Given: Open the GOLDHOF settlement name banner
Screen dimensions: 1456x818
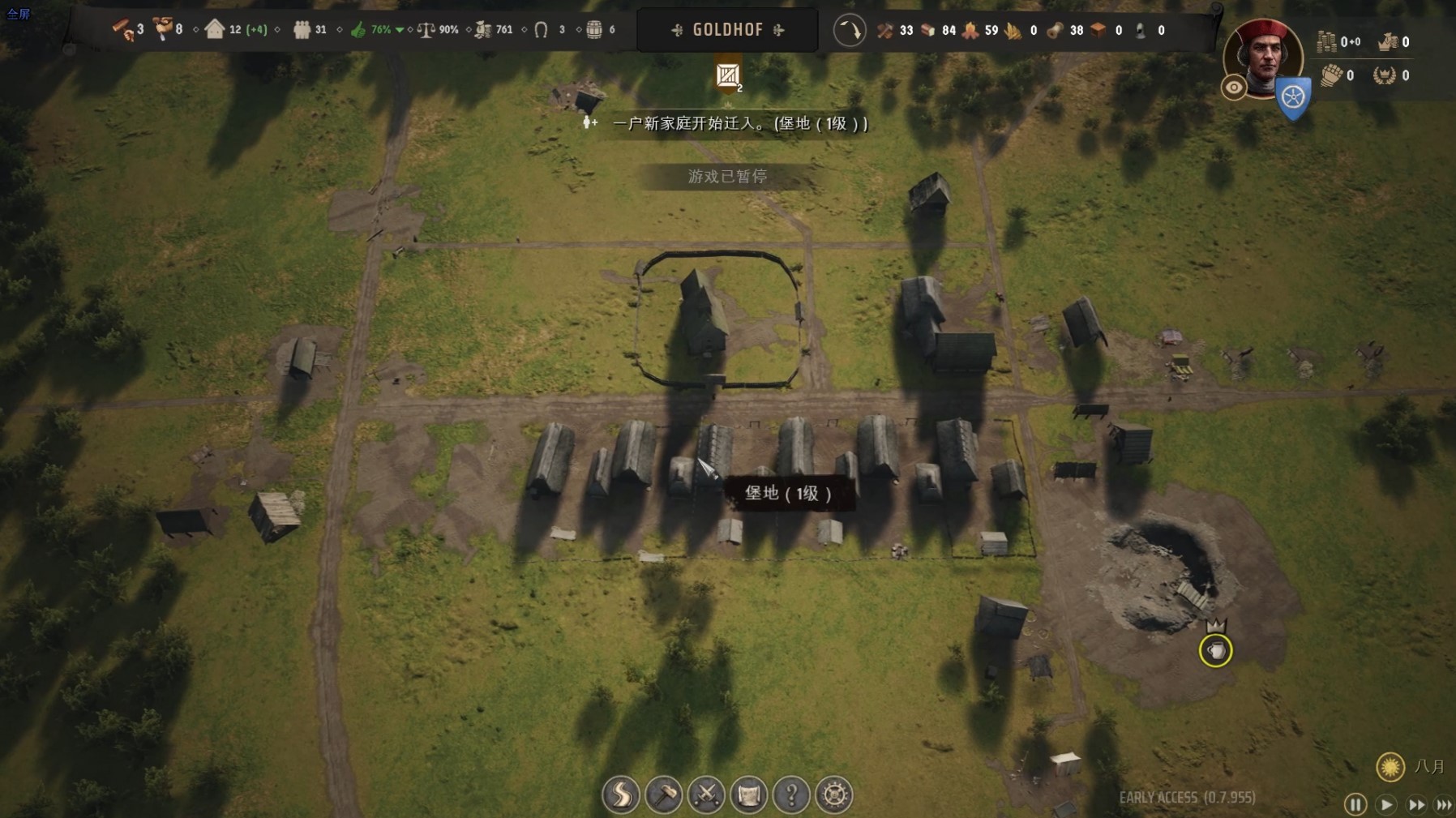Looking at the screenshot, I should point(727,30).
